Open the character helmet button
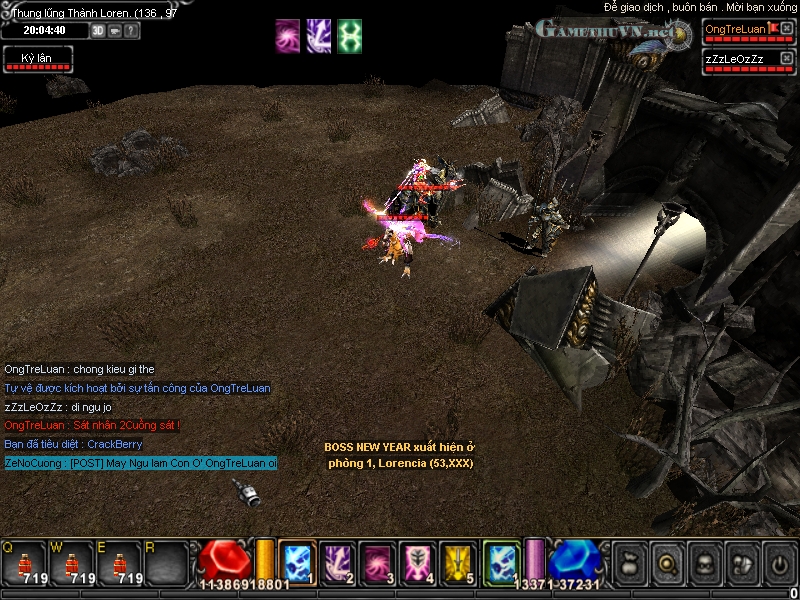 pyautogui.click(x=704, y=564)
